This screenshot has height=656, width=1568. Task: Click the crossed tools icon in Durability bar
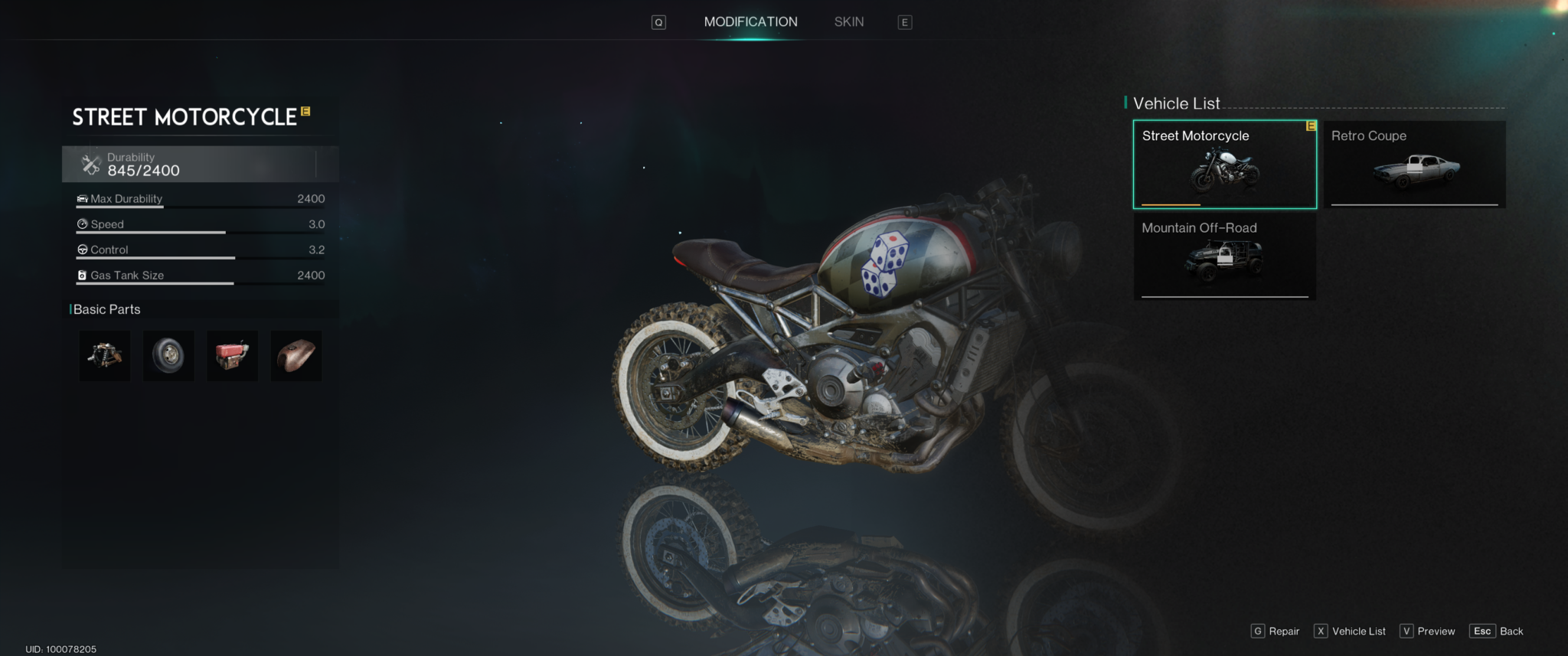[90, 163]
